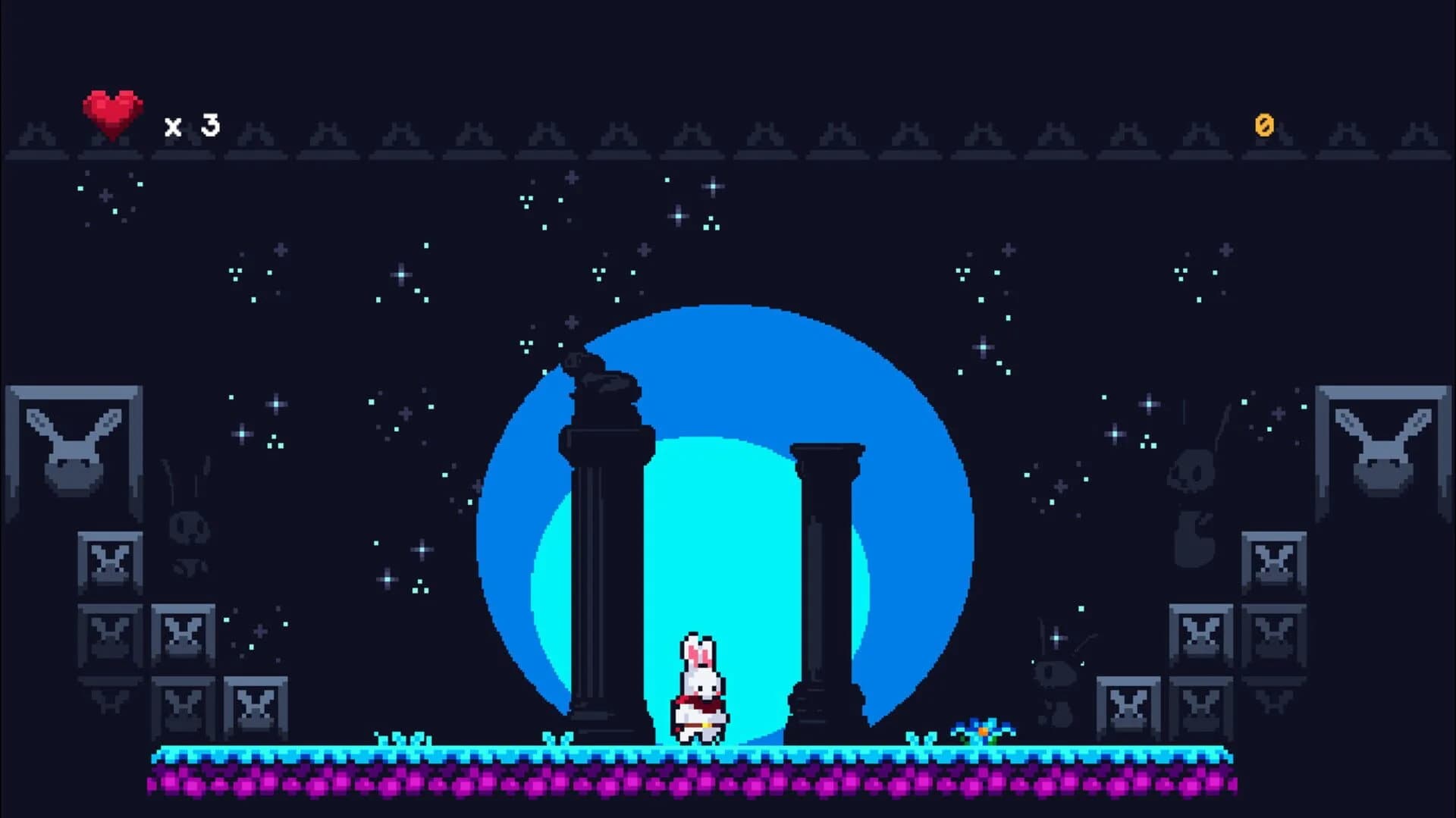Click the x3 lives counter text
Image resolution: width=1456 pixels, height=818 pixels.
pos(190,125)
